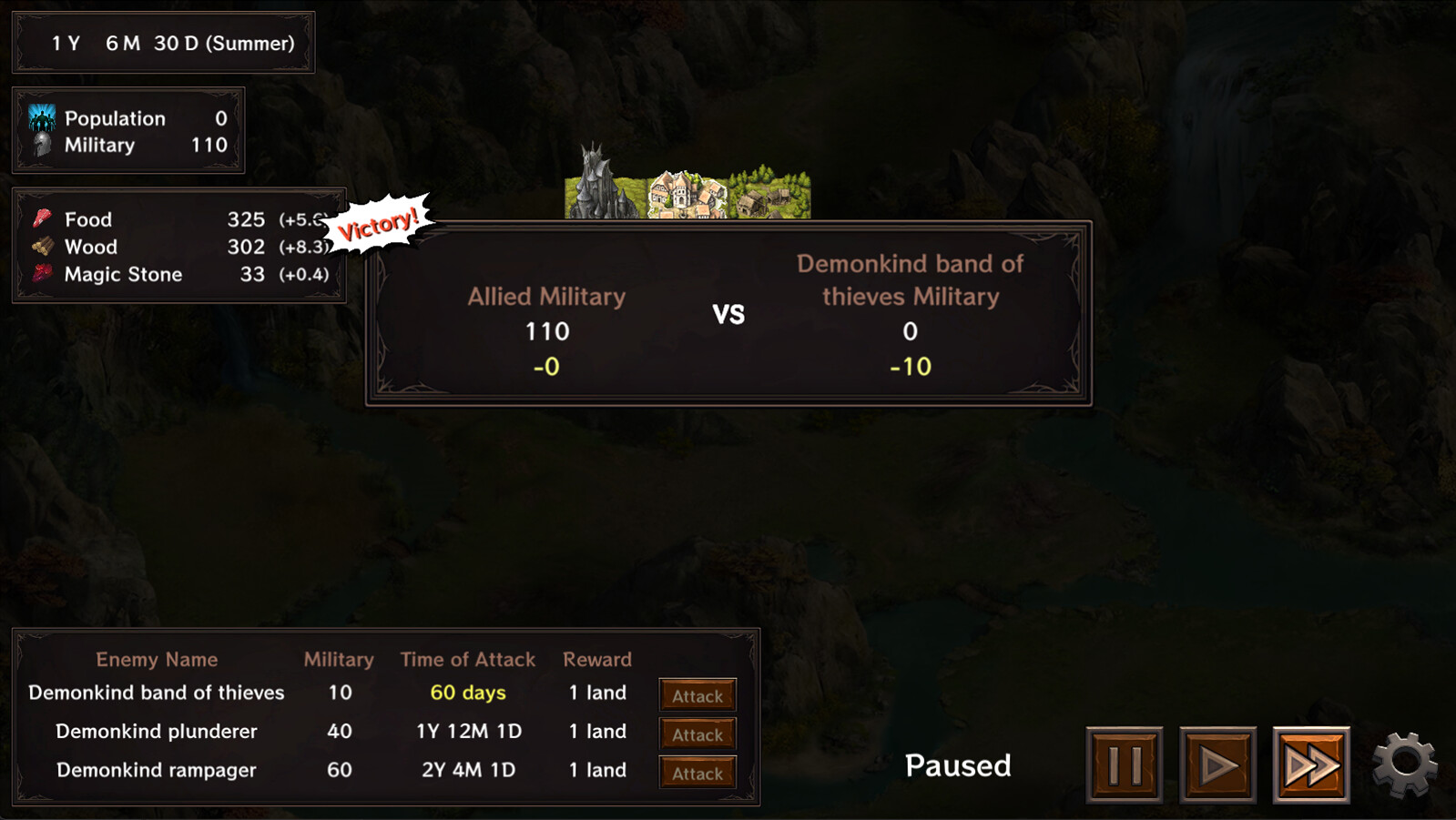Select the Demonkind rampager enemy row
This screenshot has height=820, width=1456.
click(x=156, y=770)
